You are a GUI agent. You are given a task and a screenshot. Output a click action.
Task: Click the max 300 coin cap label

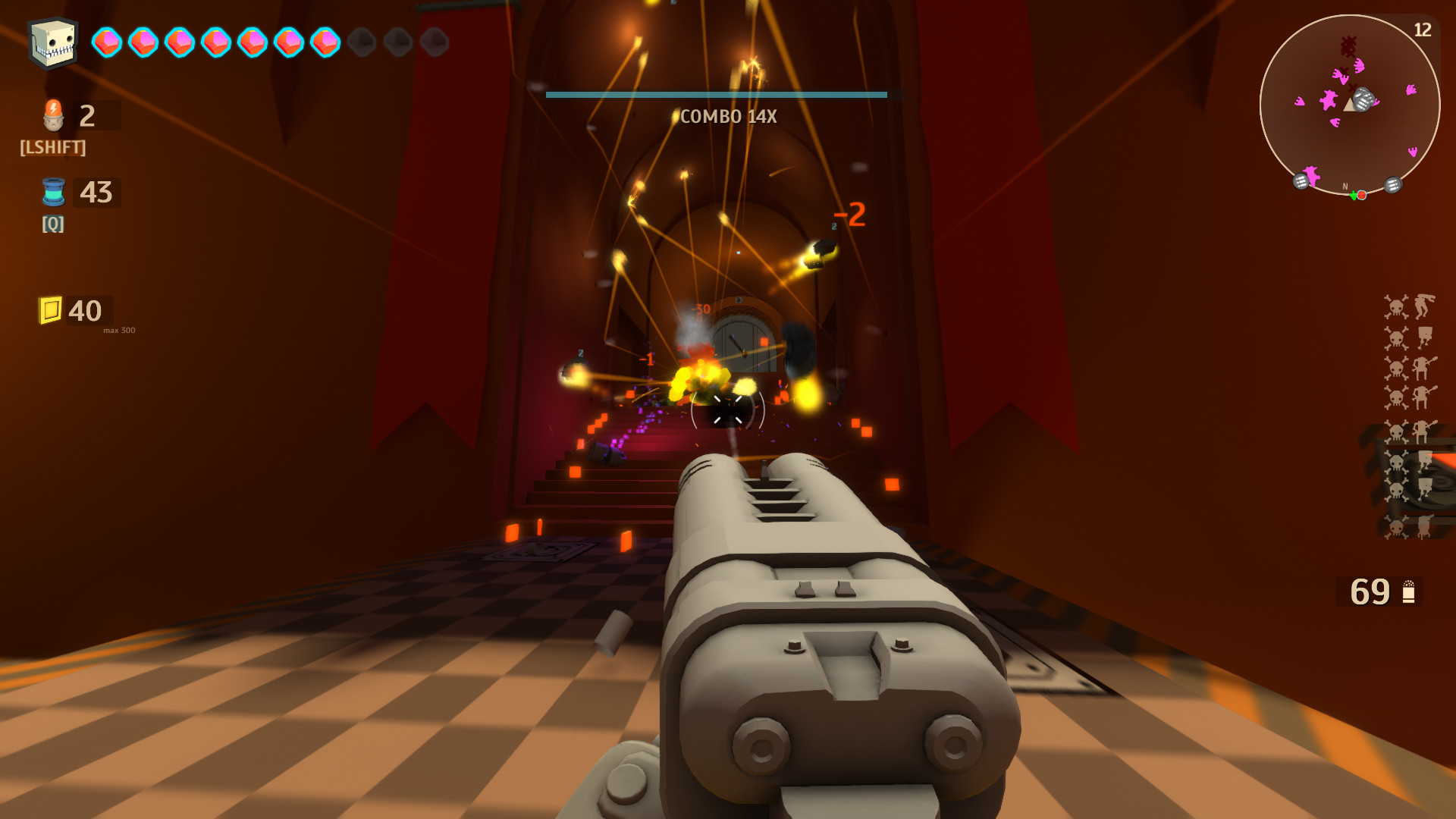118,331
